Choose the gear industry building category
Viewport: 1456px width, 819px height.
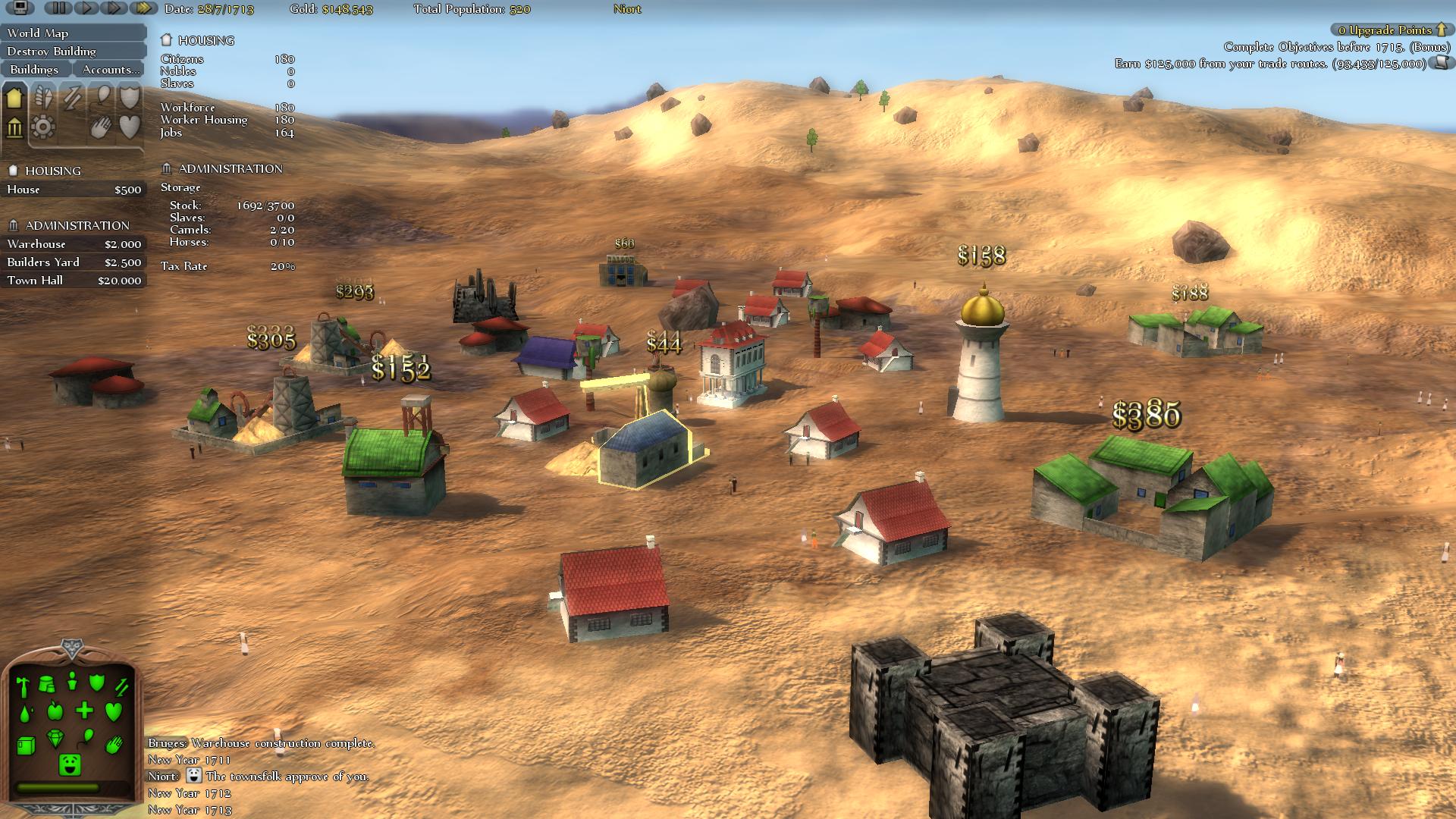coord(43,127)
